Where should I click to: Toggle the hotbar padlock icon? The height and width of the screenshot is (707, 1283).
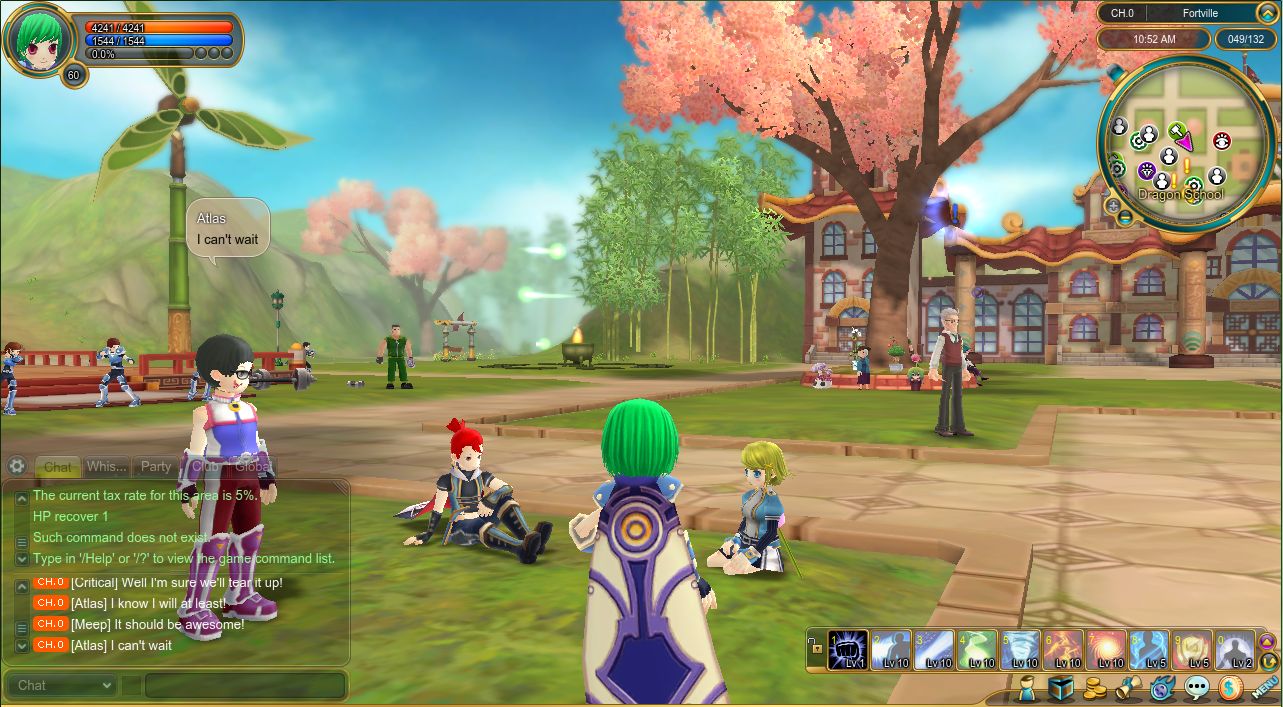(x=816, y=650)
